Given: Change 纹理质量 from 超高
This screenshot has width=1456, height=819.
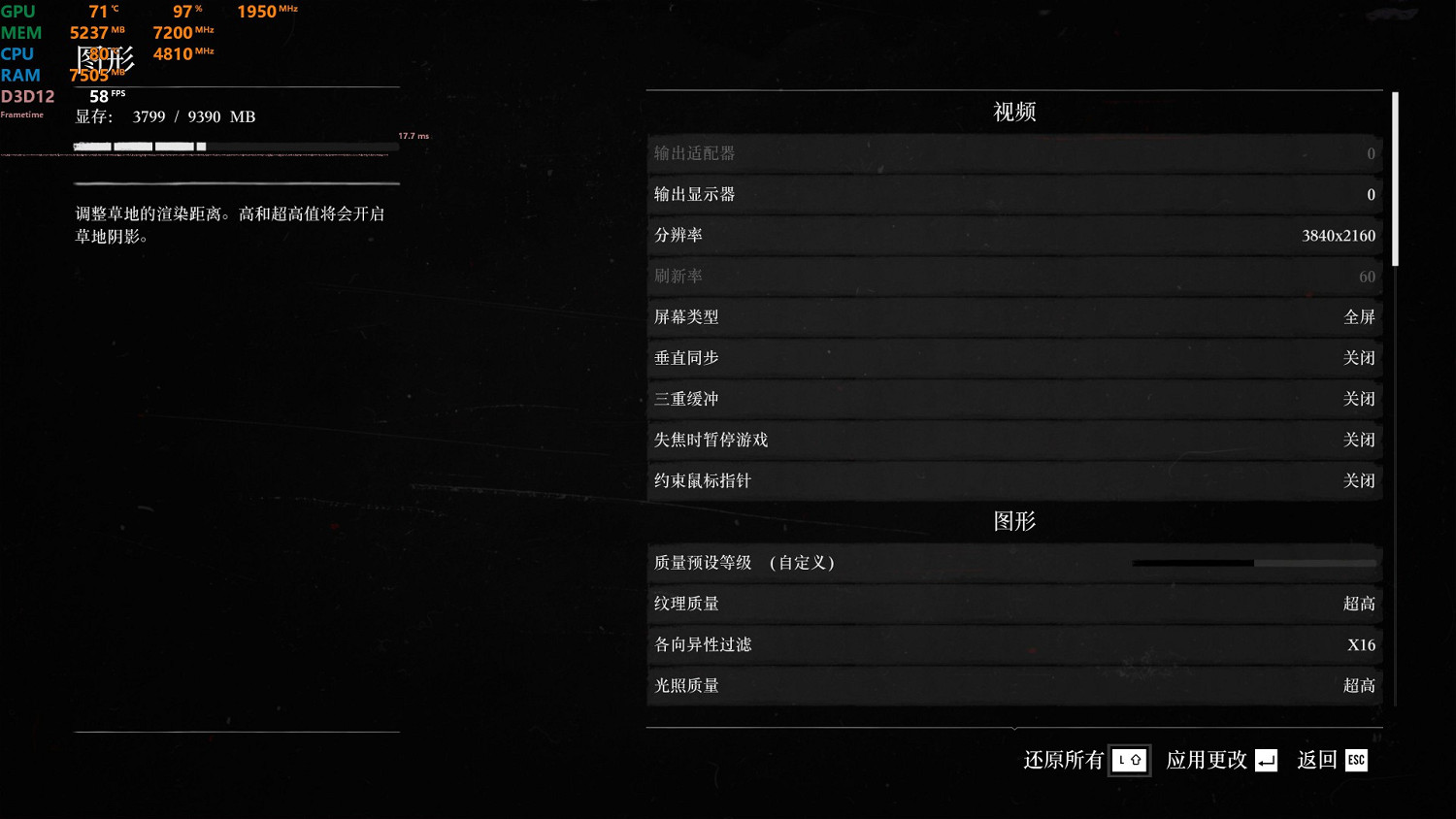Looking at the screenshot, I should 1014,604.
